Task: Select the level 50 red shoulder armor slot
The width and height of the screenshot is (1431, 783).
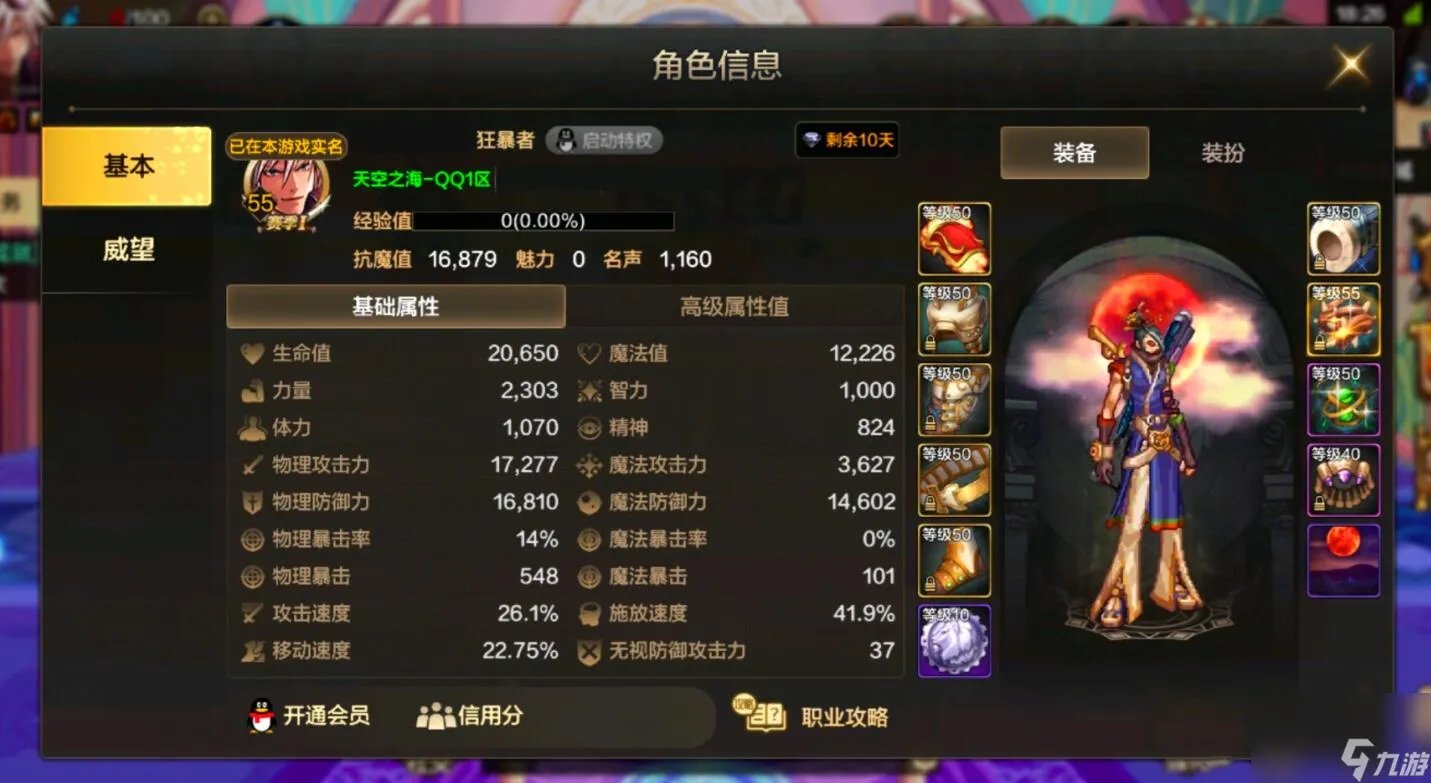Action: click(x=954, y=238)
